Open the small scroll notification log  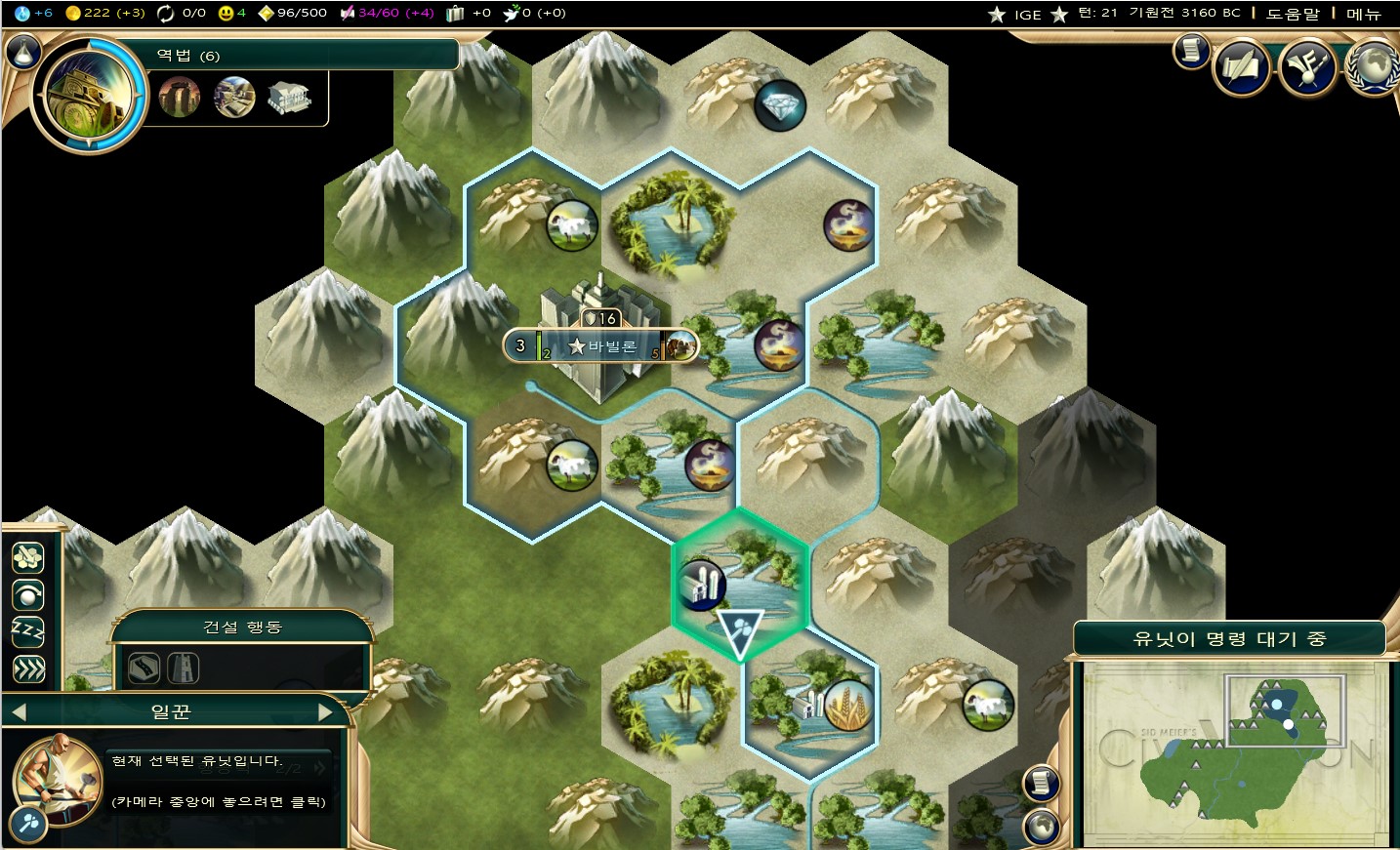1191,50
